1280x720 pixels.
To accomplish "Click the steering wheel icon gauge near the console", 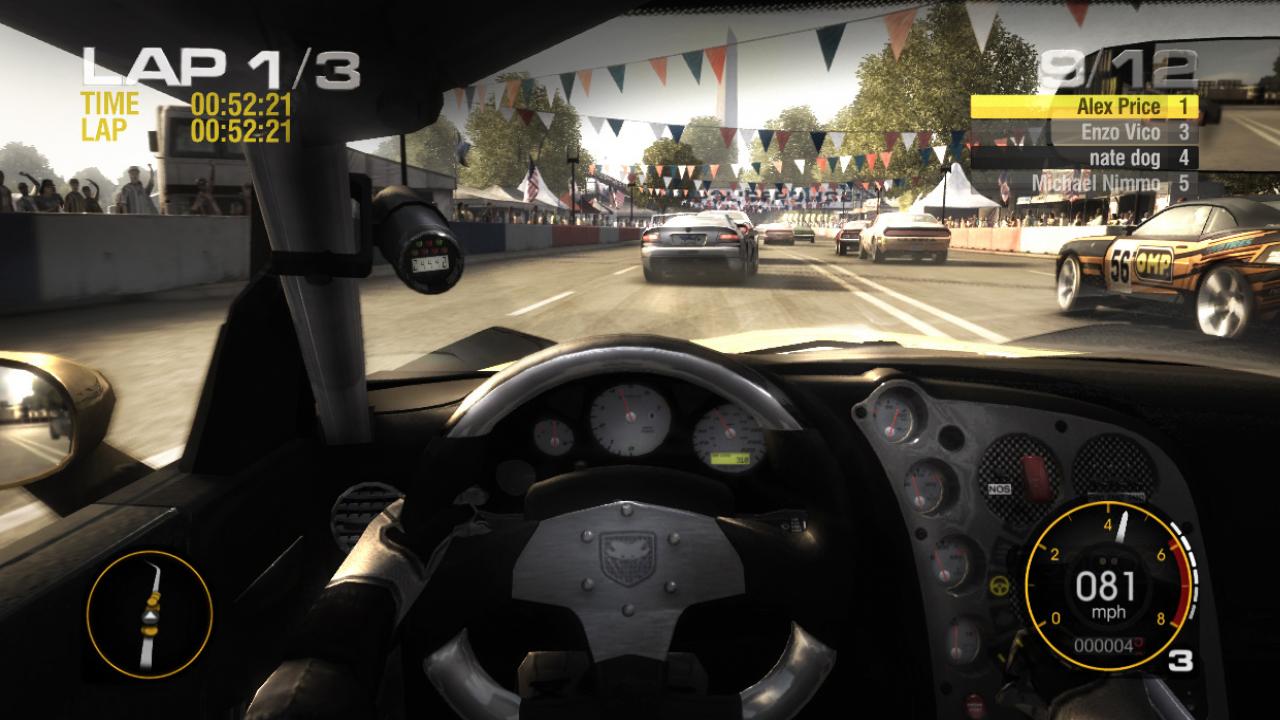I will click(999, 585).
